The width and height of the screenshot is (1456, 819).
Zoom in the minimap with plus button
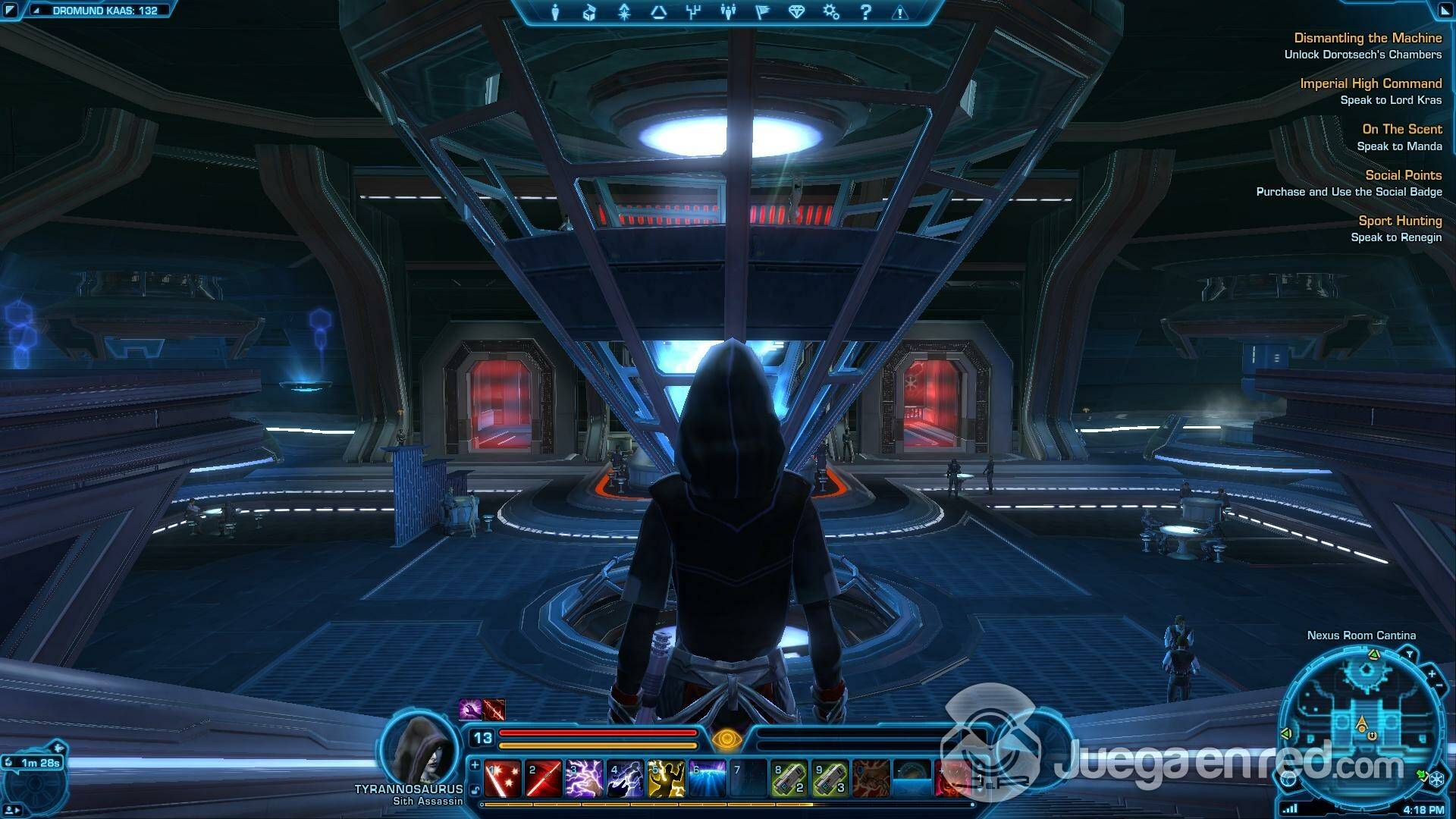[x=1432, y=674]
